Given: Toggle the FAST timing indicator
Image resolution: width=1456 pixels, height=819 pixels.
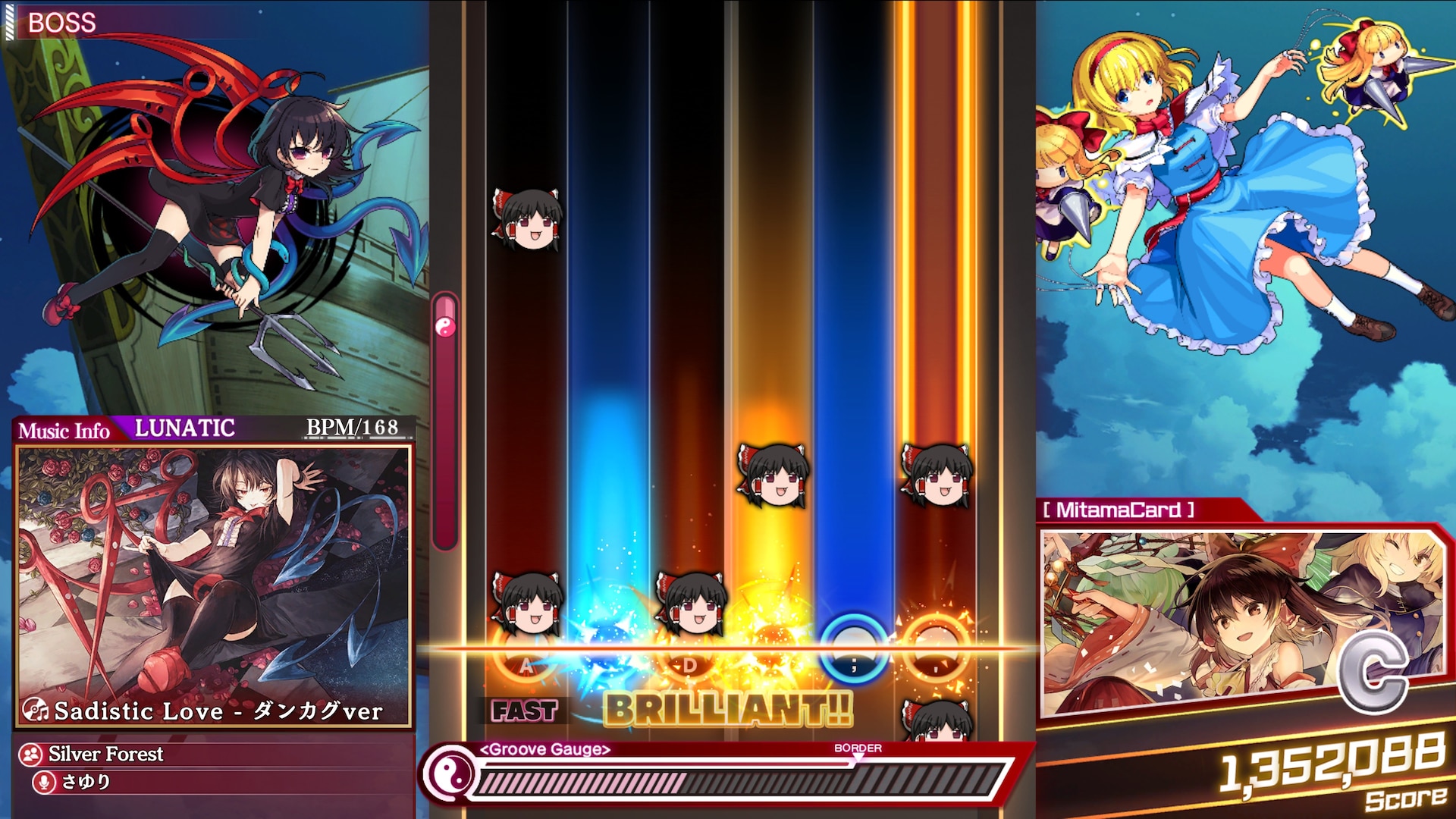Looking at the screenshot, I should (x=523, y=710).
